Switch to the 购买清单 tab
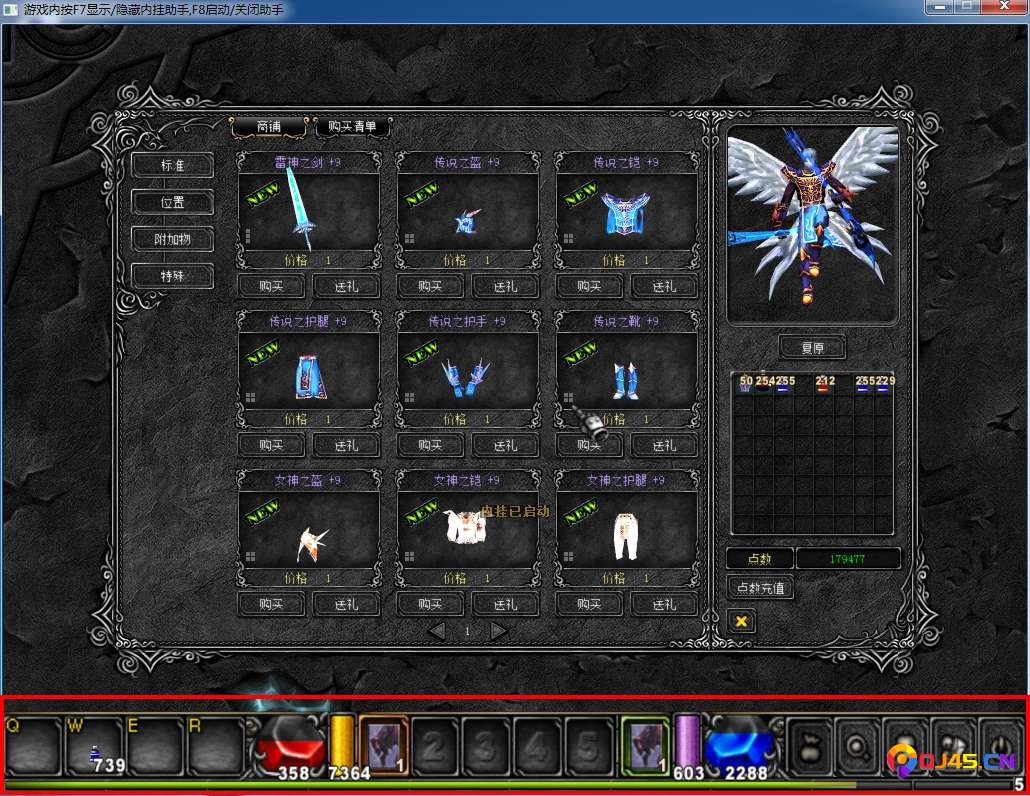Image resolution: width=1030 pixels, height=796 pixels. click(x=352, y=127)
